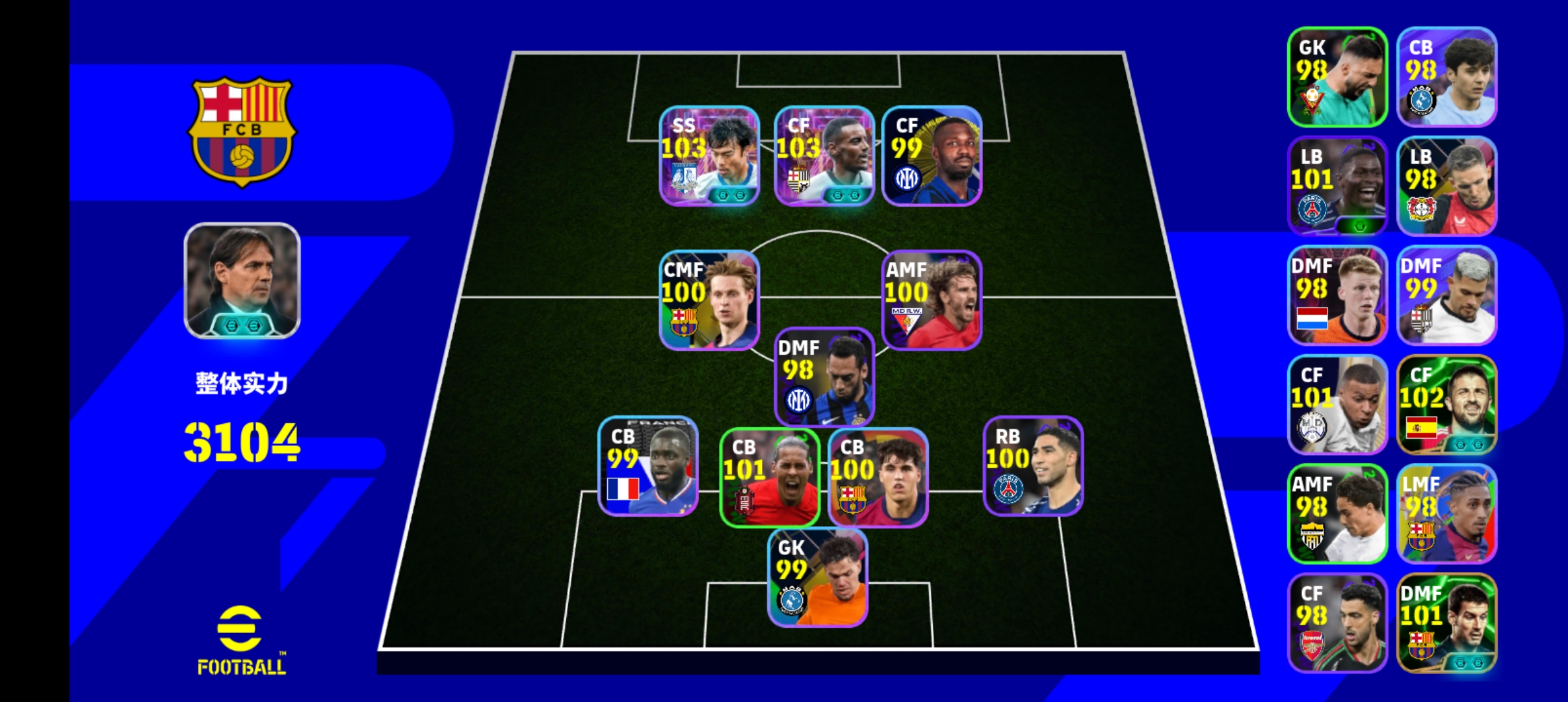Choose the CF 103 striker card
The height and width of the screenshot is (702, 1568).
(824, 156)
